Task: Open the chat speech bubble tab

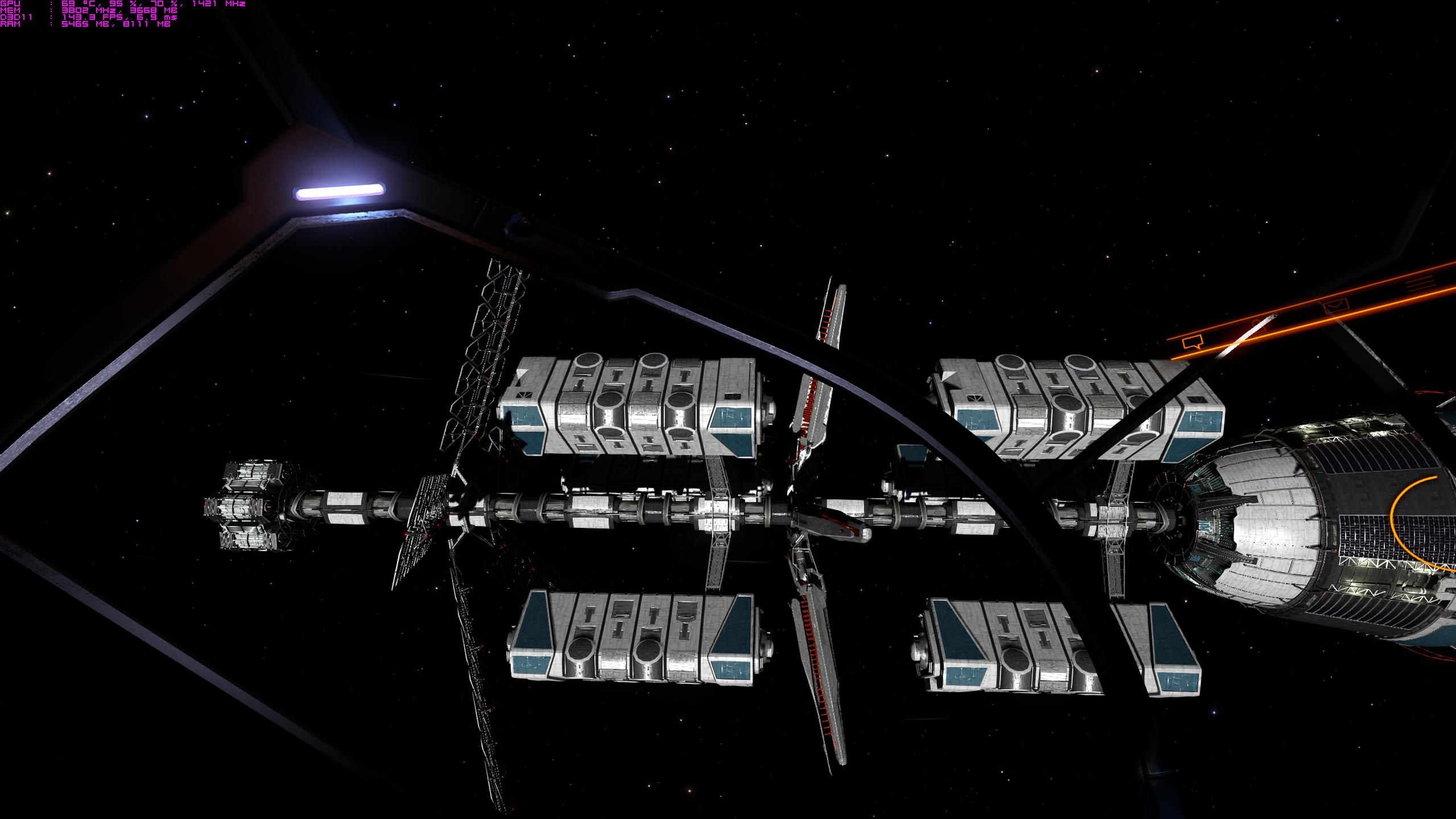Action: [1192, 342]
